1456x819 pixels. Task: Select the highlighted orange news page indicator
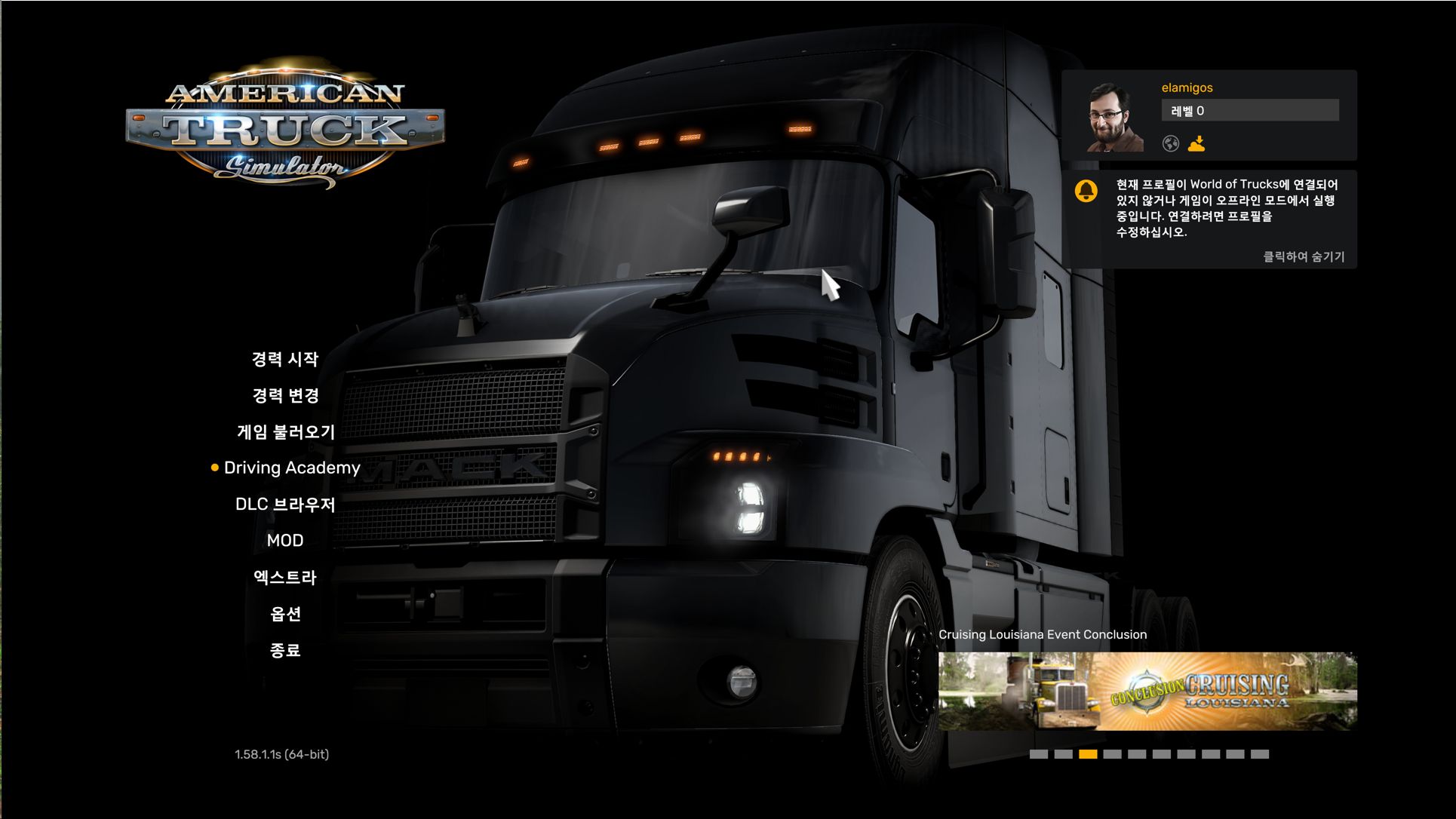tap(1088, 754)
